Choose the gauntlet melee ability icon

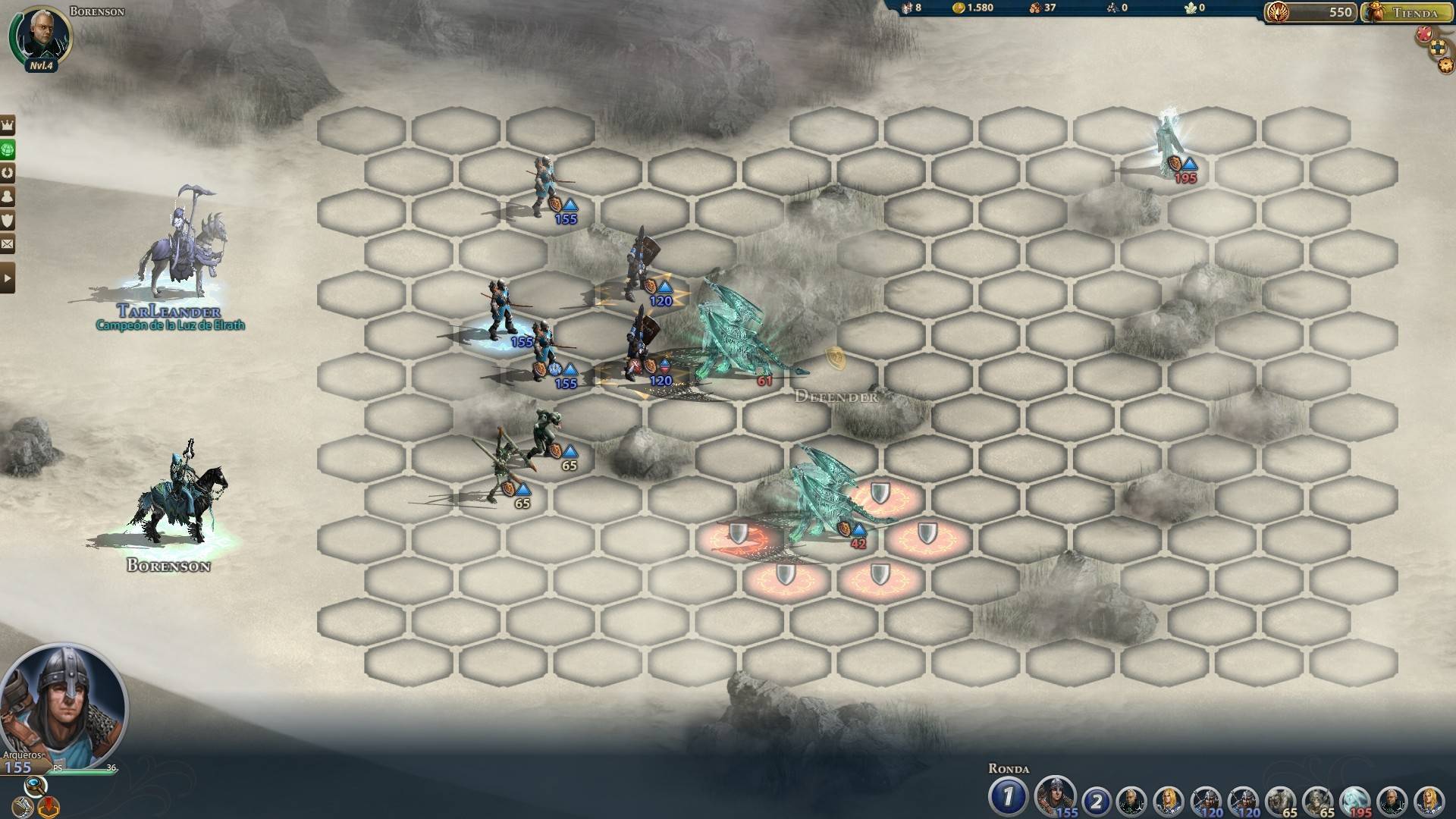tap(21, 806)
